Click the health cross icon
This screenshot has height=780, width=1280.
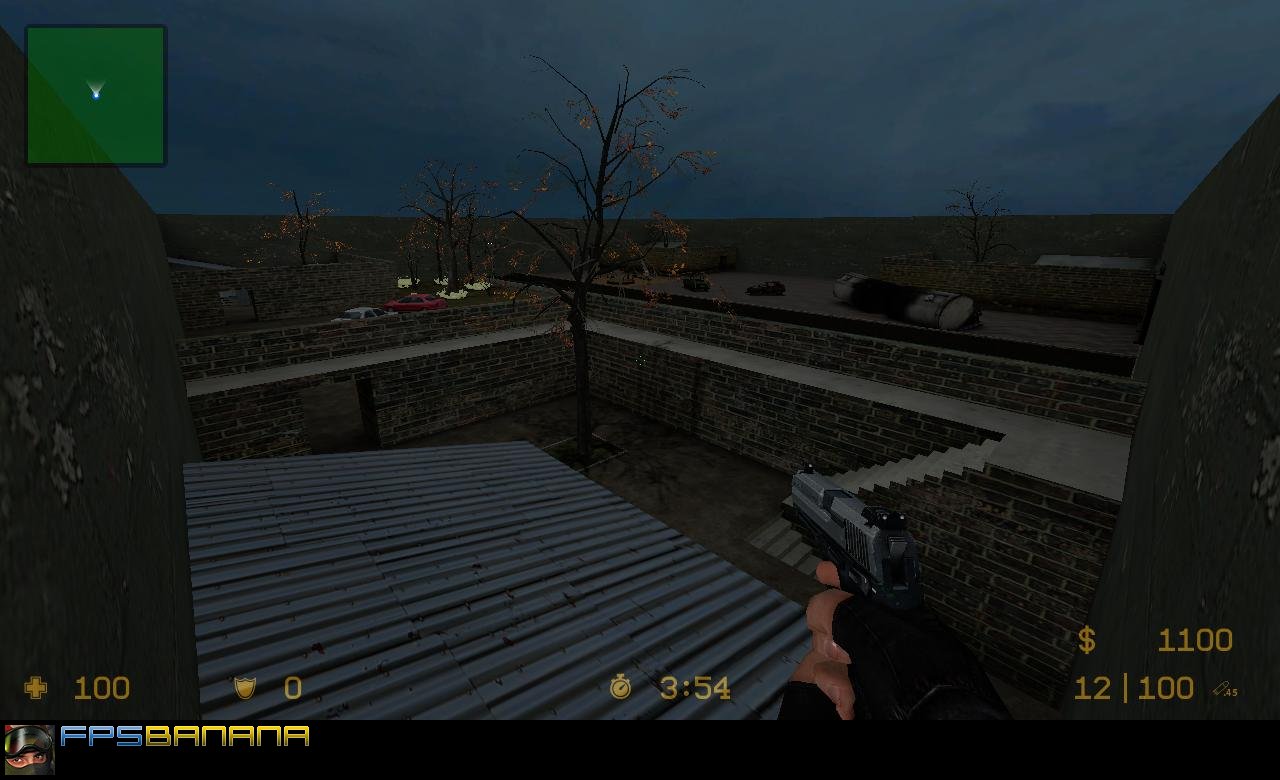[36, 687]
